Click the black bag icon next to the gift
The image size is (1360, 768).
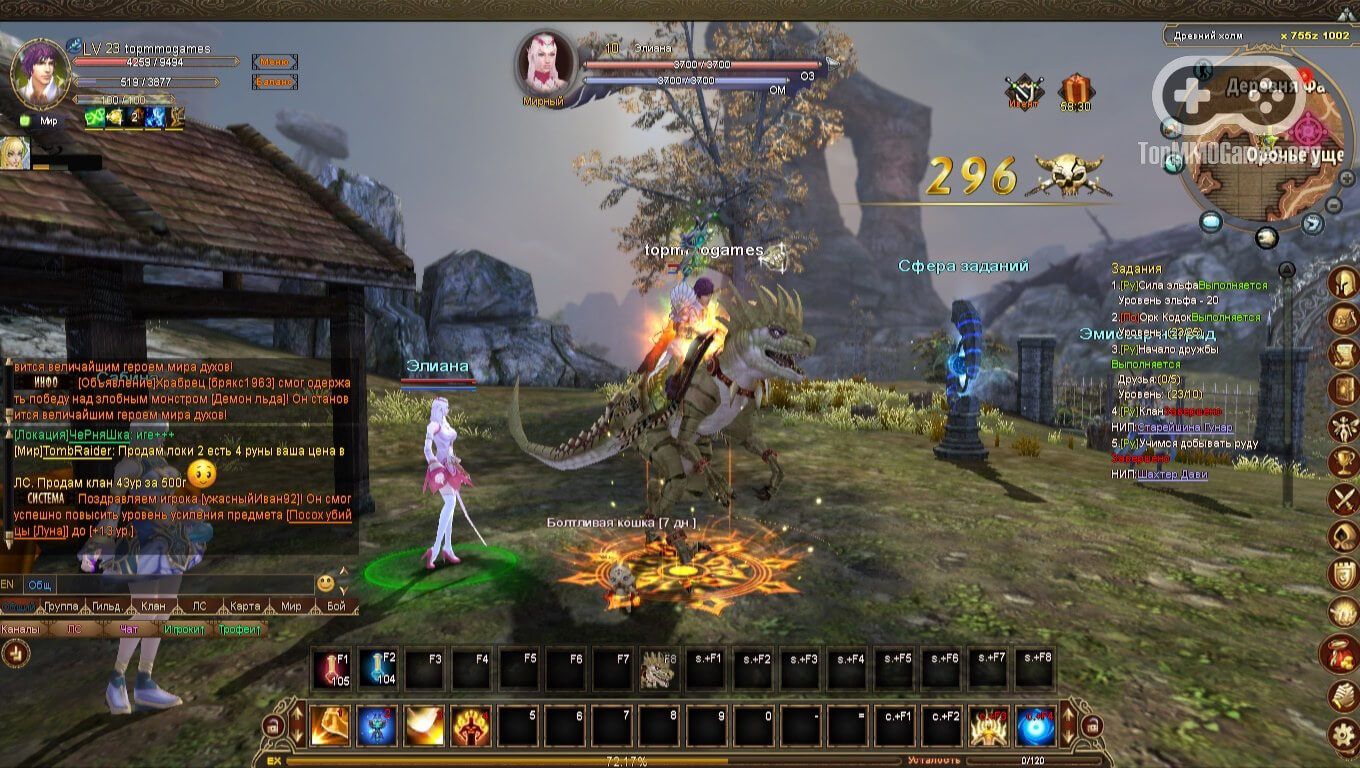[1025, 90]
